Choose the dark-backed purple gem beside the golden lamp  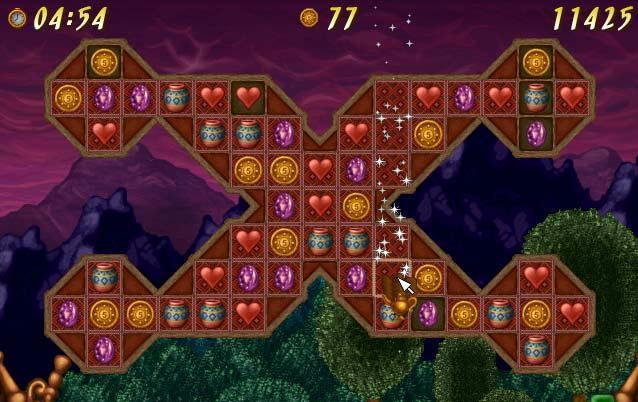(428, 313)
